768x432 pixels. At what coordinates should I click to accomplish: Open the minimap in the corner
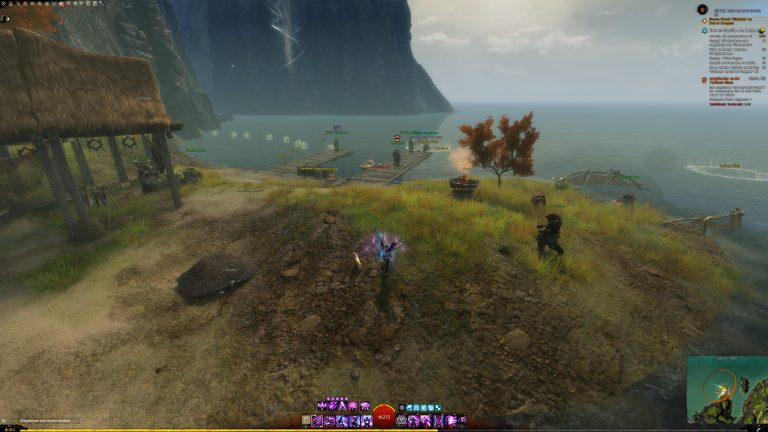[x=727, y=388]
